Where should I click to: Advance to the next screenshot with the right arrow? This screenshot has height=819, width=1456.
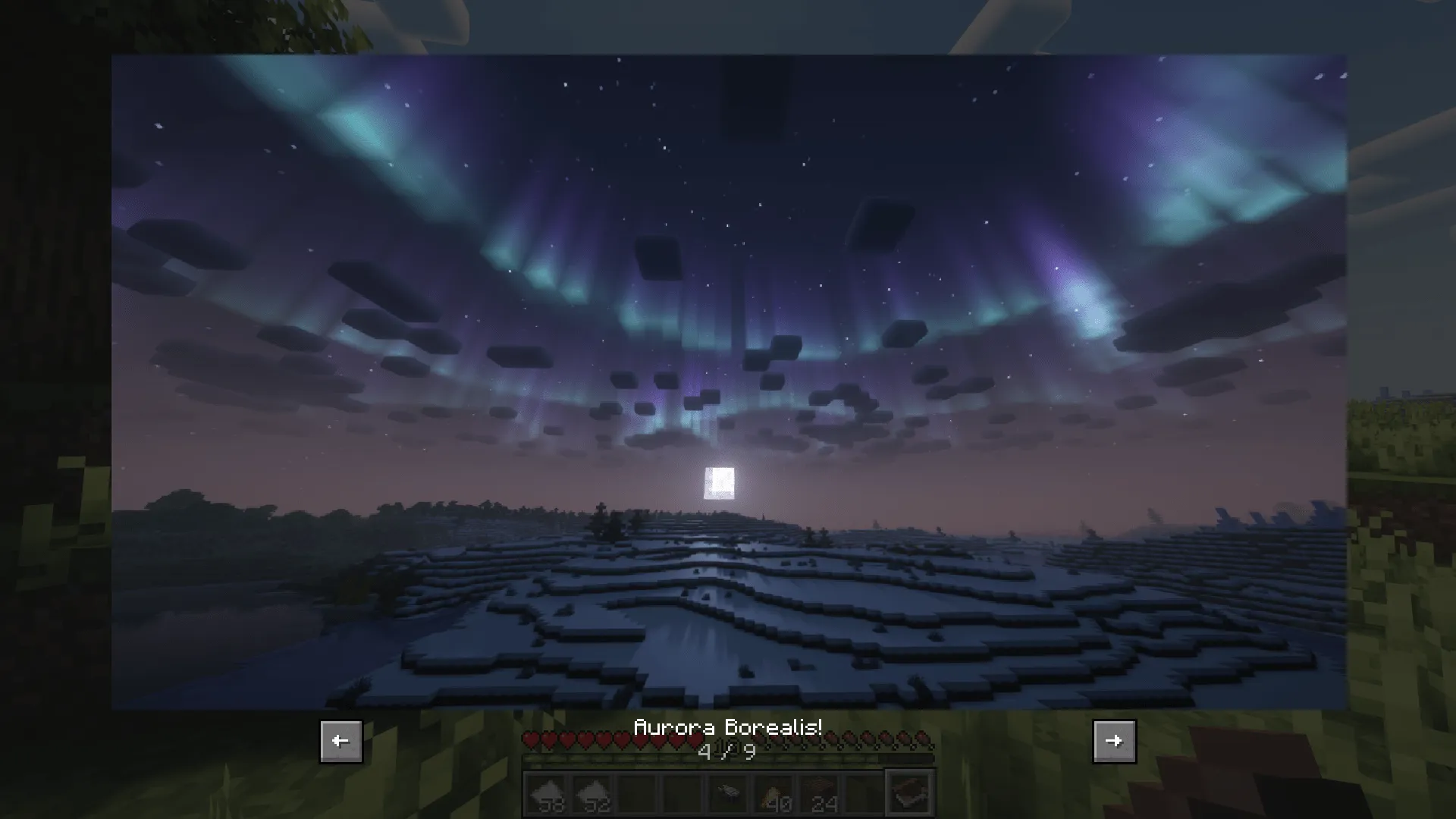pos(1115,741)
